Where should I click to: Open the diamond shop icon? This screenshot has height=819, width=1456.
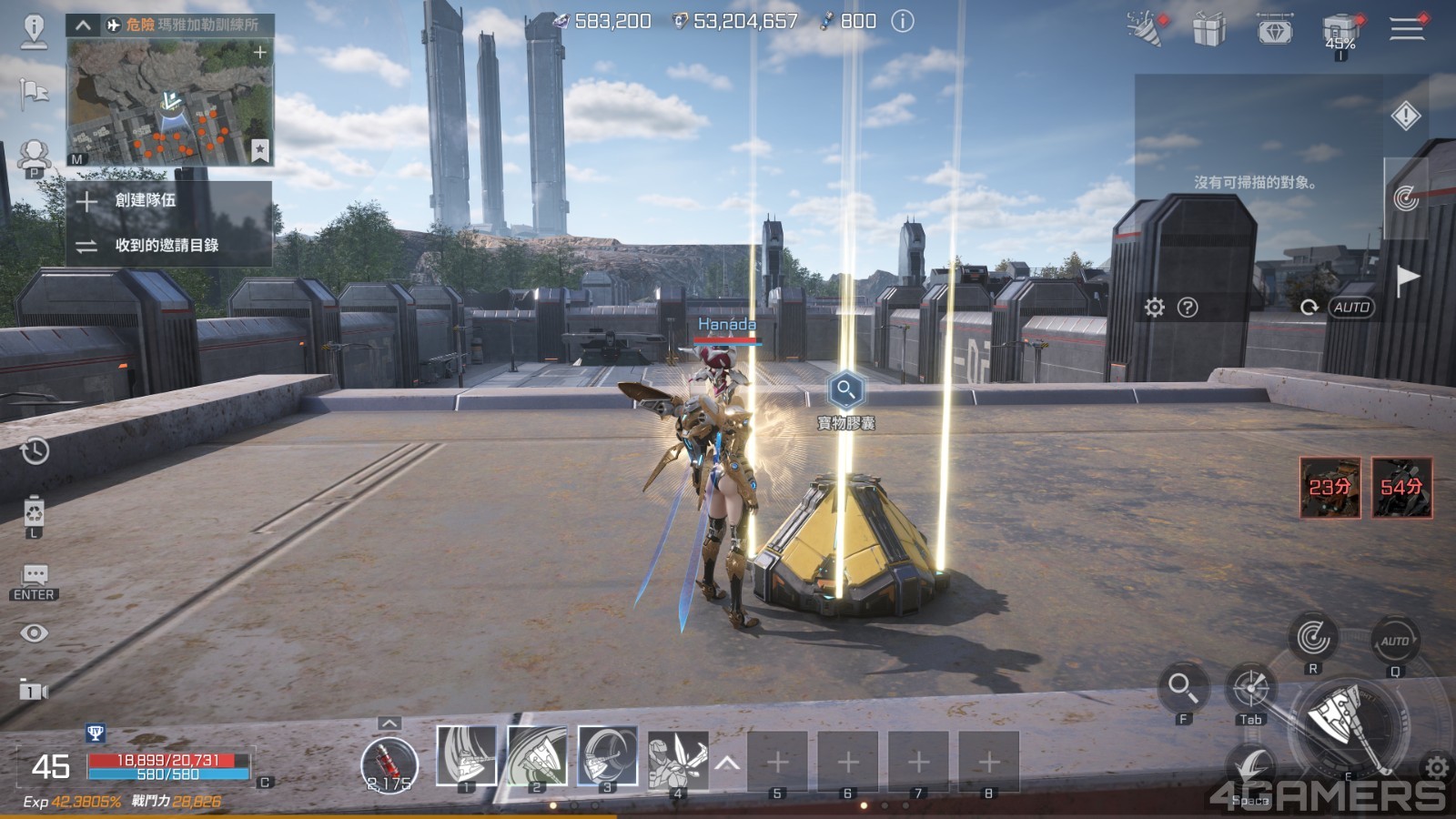coord(1274,30)
